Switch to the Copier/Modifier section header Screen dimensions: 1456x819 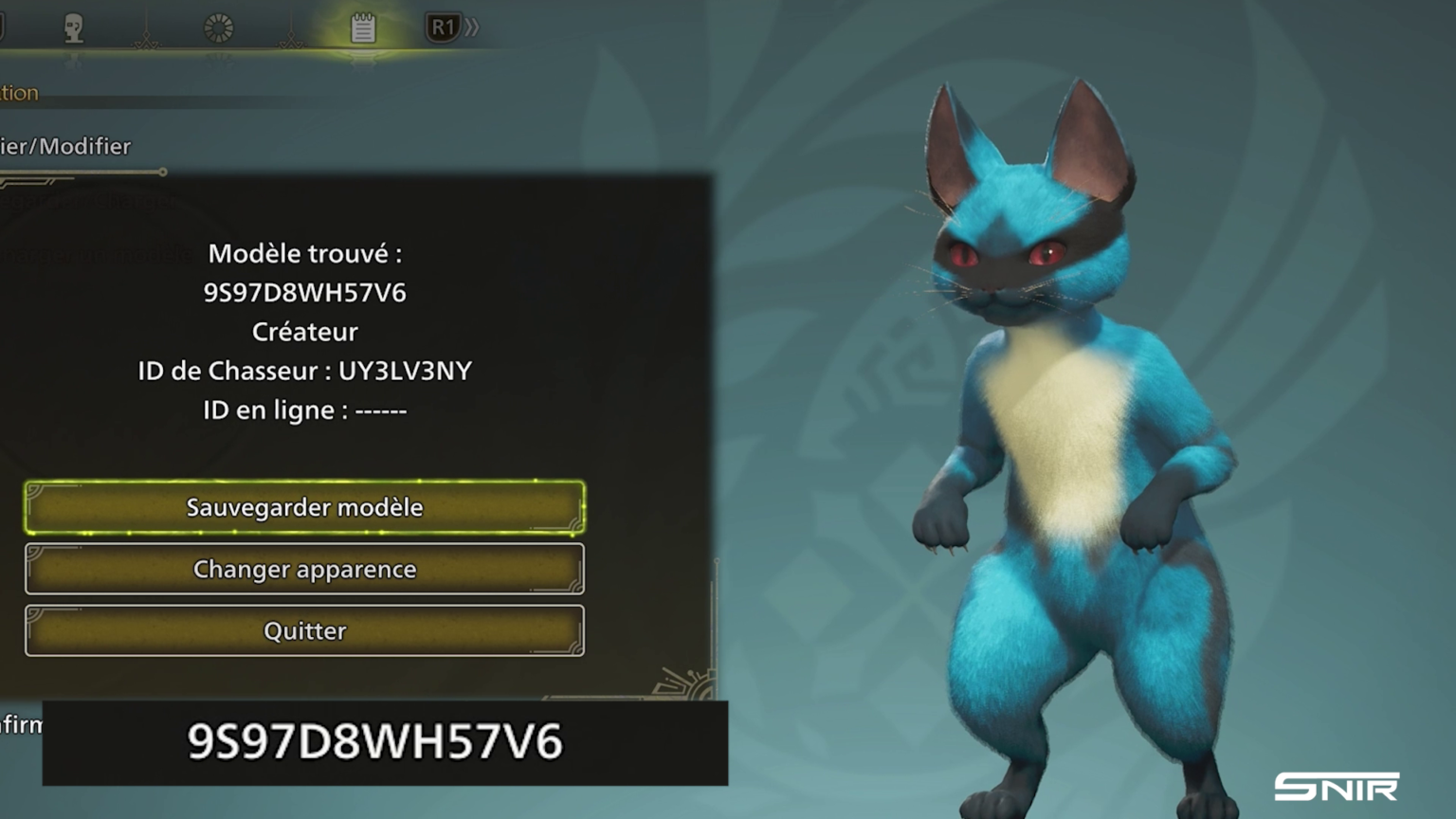[x=64, y=147]
